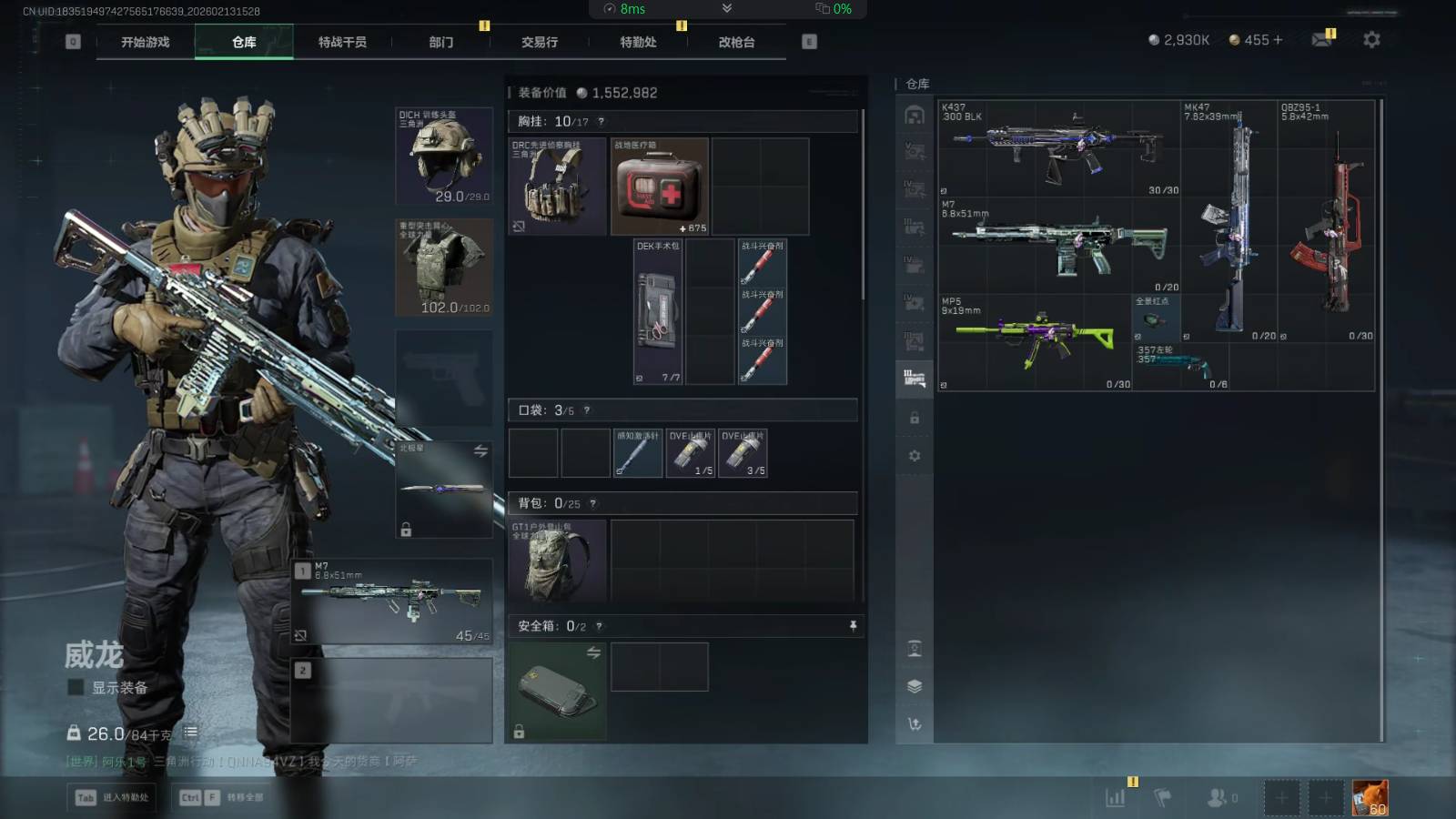Select the DEK surgery kit item
Screen dimensions: 1456x819
(658, 311)
